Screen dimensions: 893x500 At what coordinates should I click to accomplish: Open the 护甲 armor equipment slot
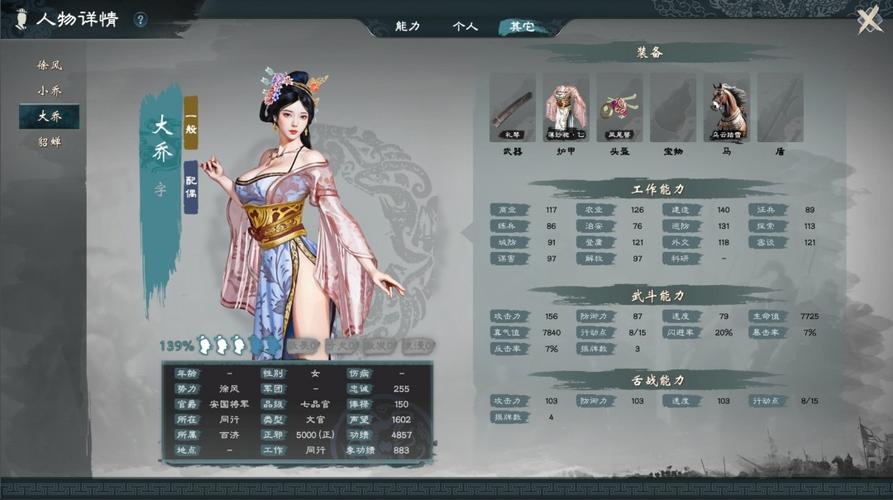[x=566, y=107]
